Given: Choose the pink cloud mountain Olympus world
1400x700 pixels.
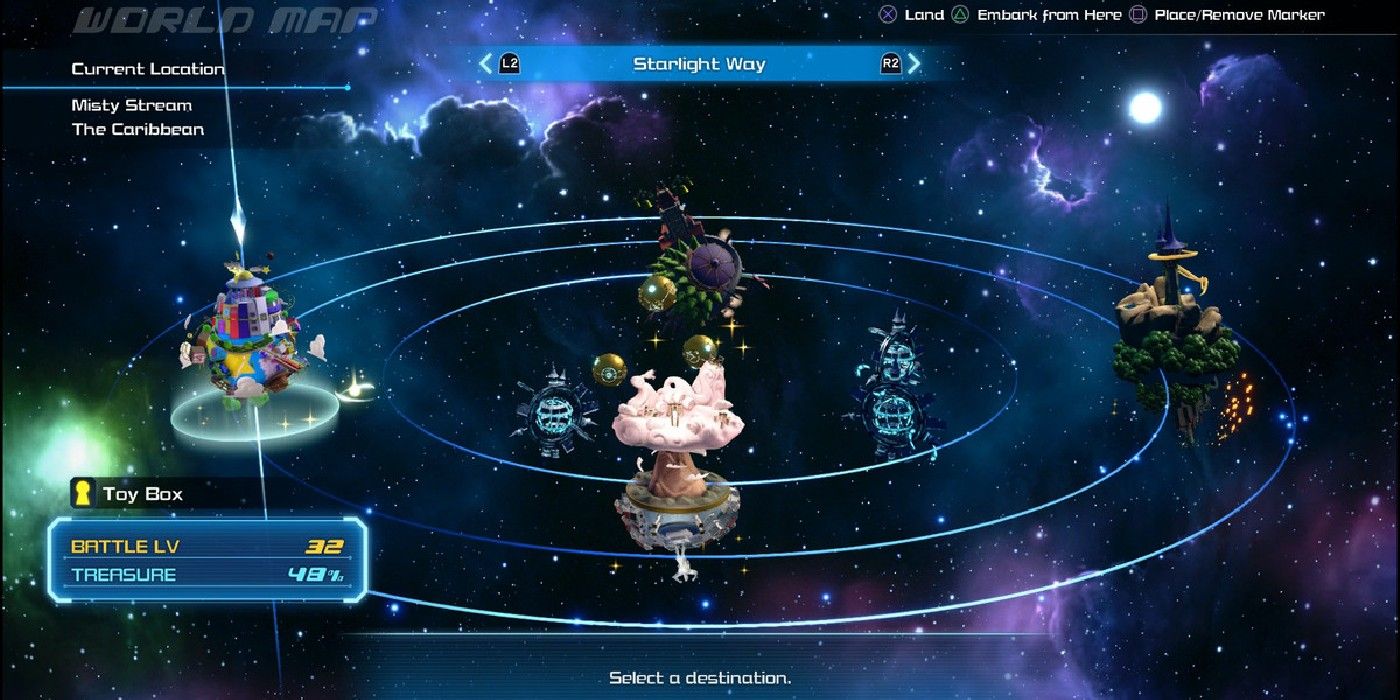Looking at the screenshot, I should 678,450.
